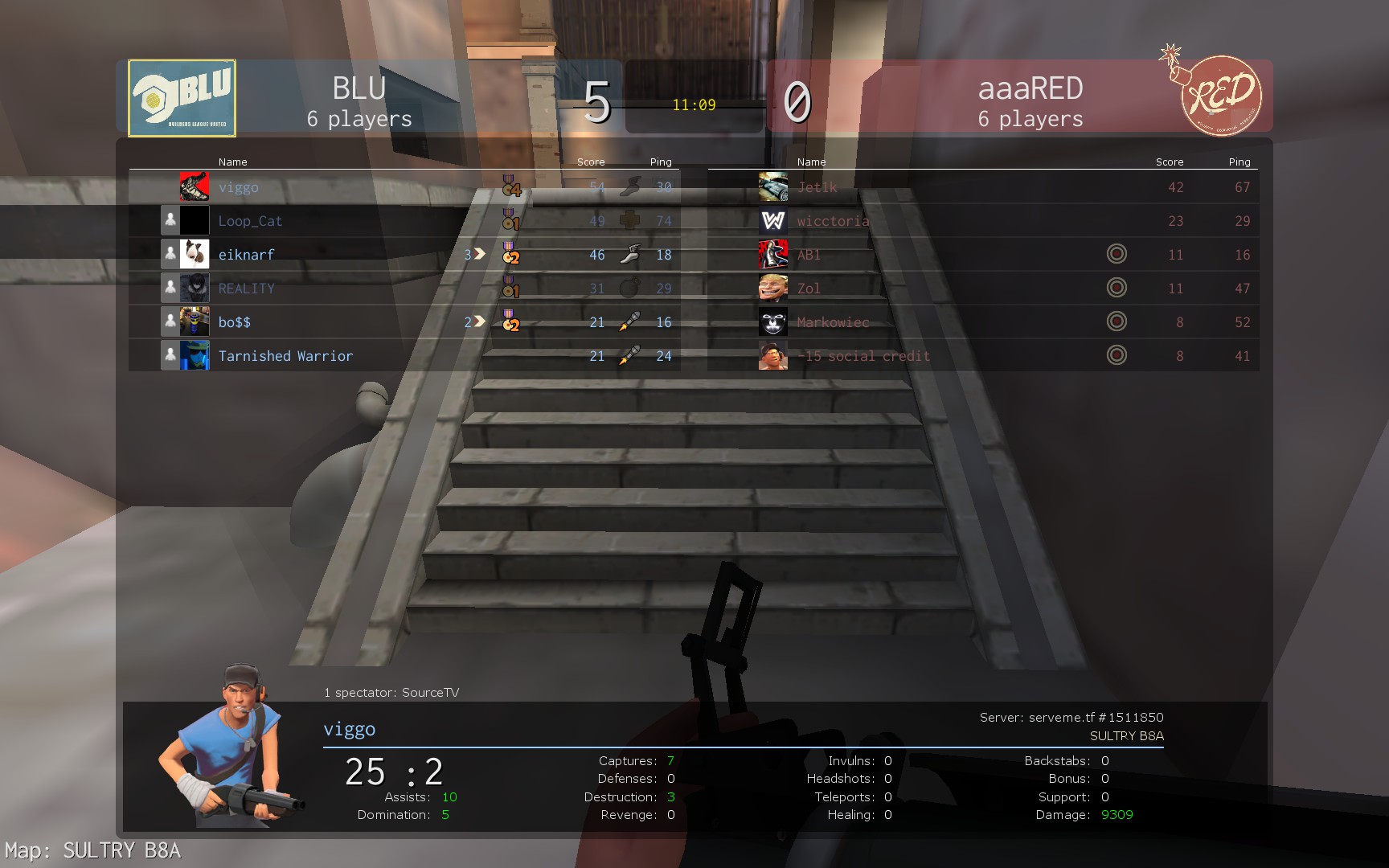Click wicctoria's W avatar thumbnail
The height and width of the screenshot is (868, 1389).
click(773, 221)
